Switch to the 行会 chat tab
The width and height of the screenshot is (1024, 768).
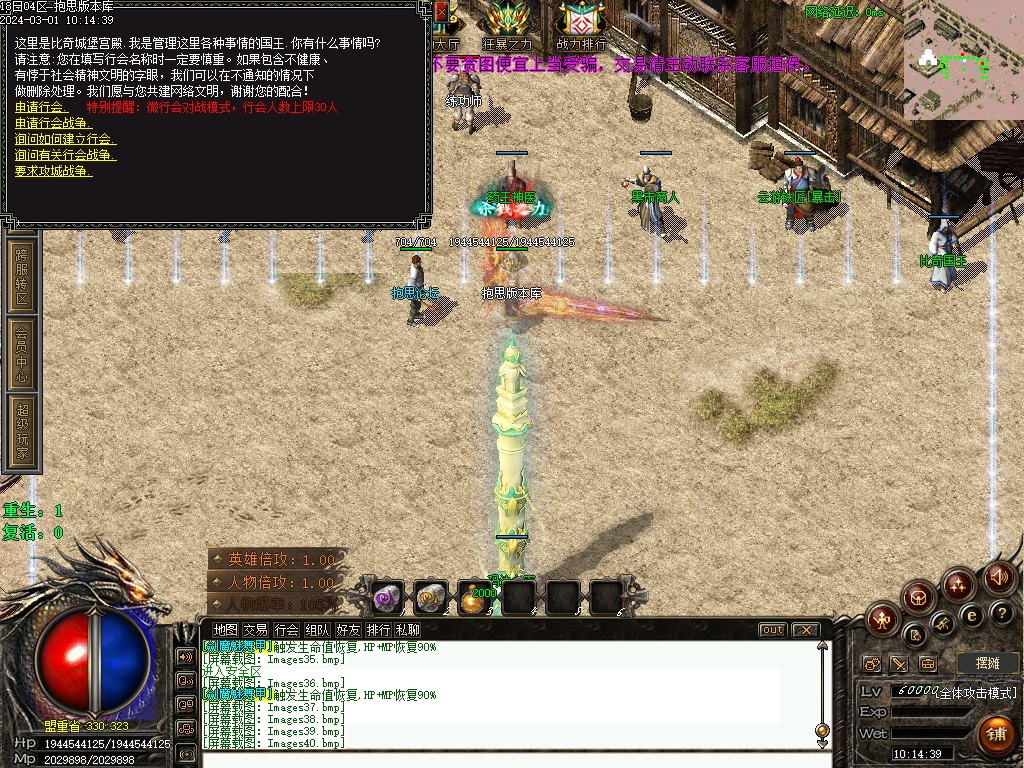click(x=287, y=630)
